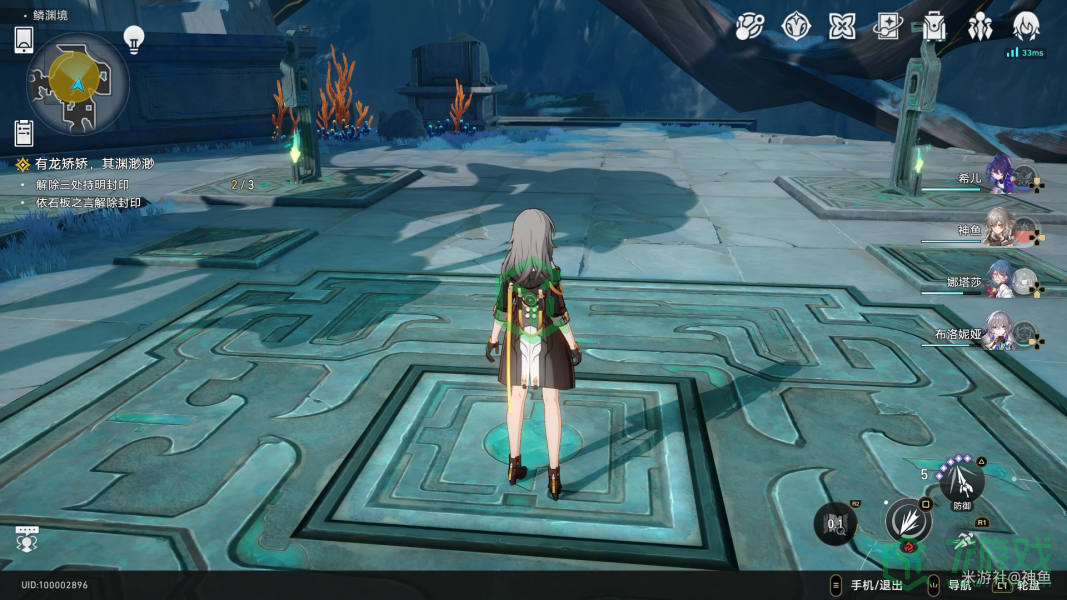Open the mission log clipboard icon
Screen dimensions: 1067x600
[24, 131]
